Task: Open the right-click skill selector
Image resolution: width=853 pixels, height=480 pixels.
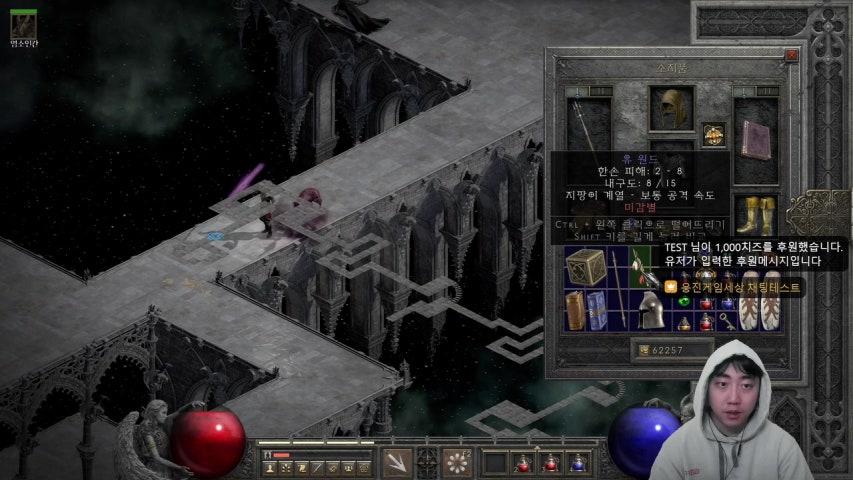Action: (459, 462)
